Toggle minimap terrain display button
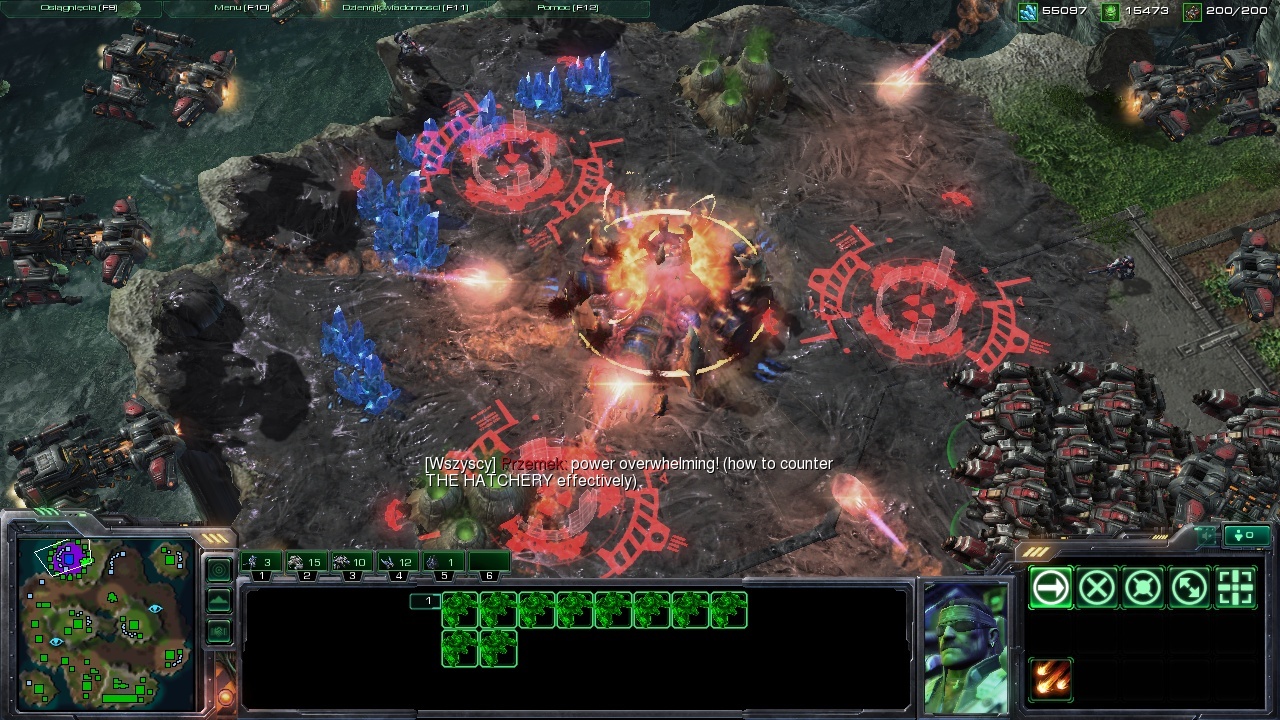The height and width of the screenshot is (720, 1280). click(x=219, y=601)
